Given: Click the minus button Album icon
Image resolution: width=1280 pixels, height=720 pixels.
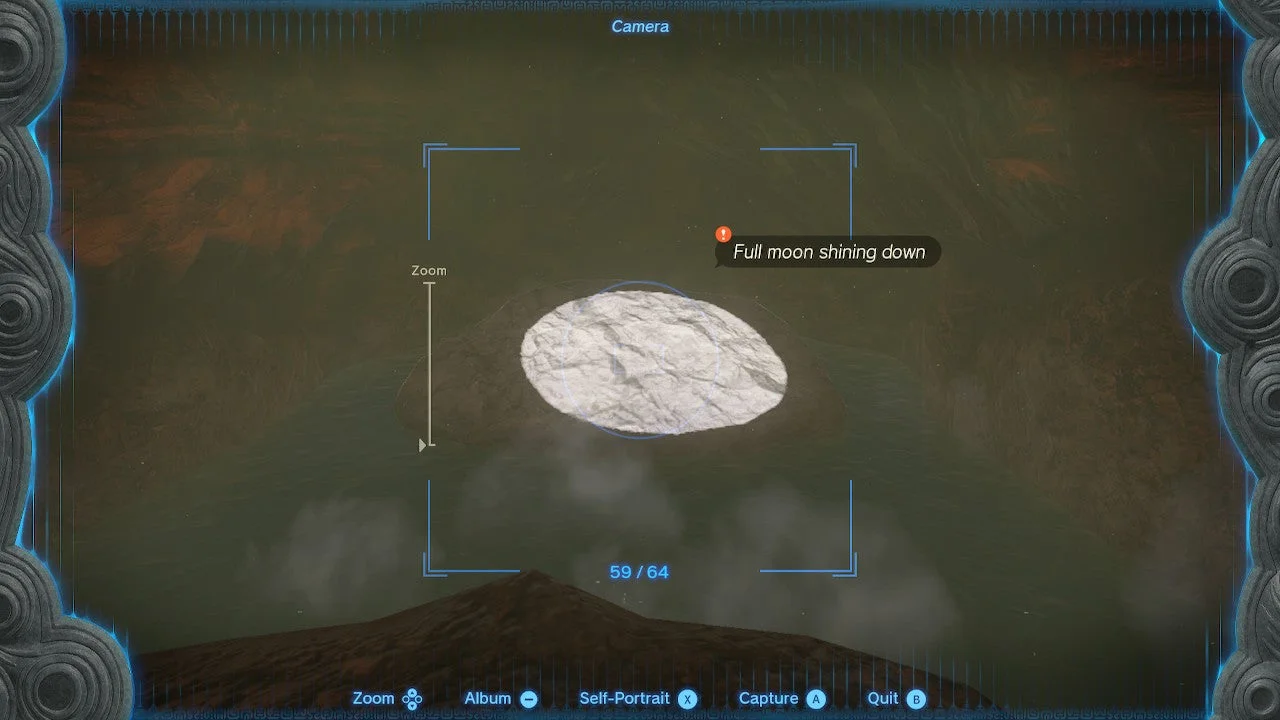Looking at the screenshot, I should pos(529,699).
